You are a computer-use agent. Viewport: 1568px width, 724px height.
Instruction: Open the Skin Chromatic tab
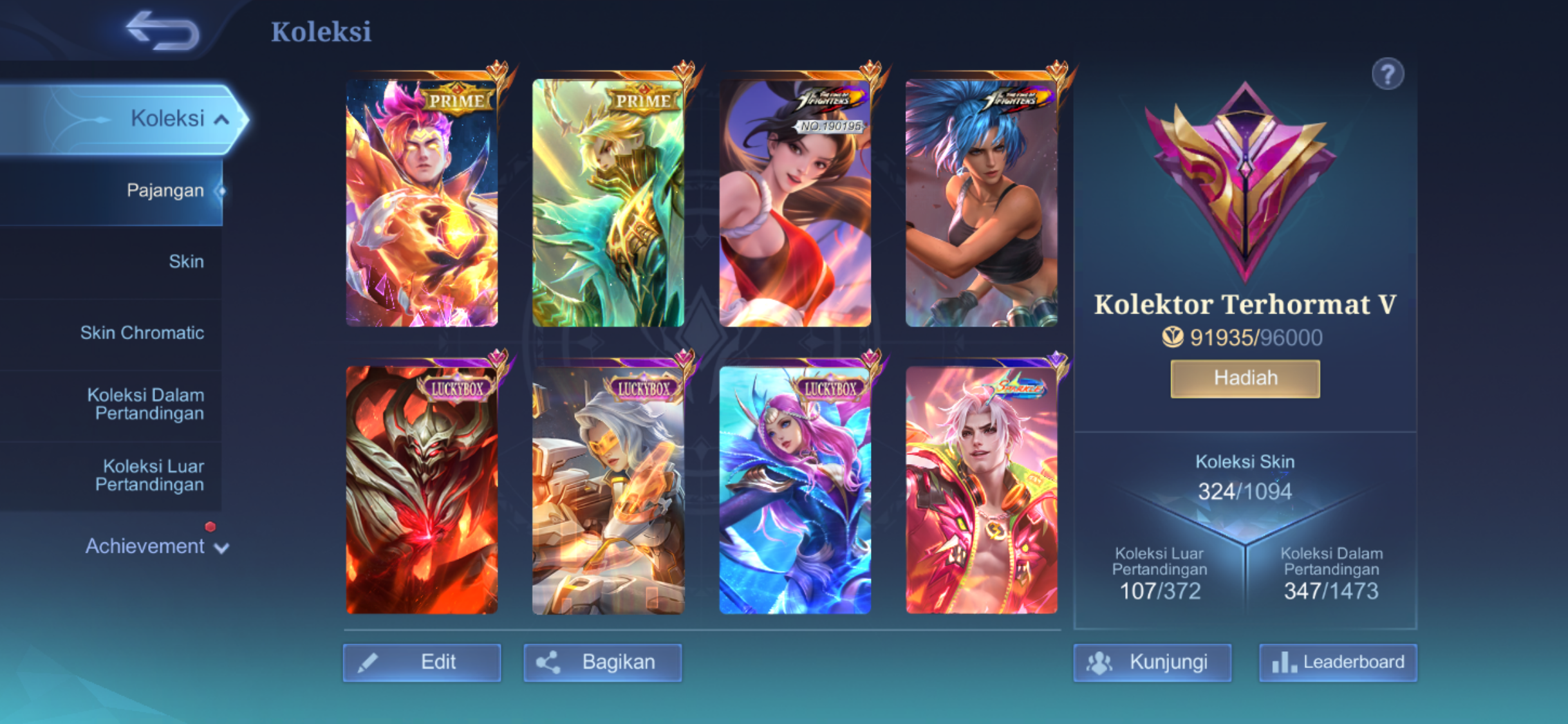[x=143, y=332]
